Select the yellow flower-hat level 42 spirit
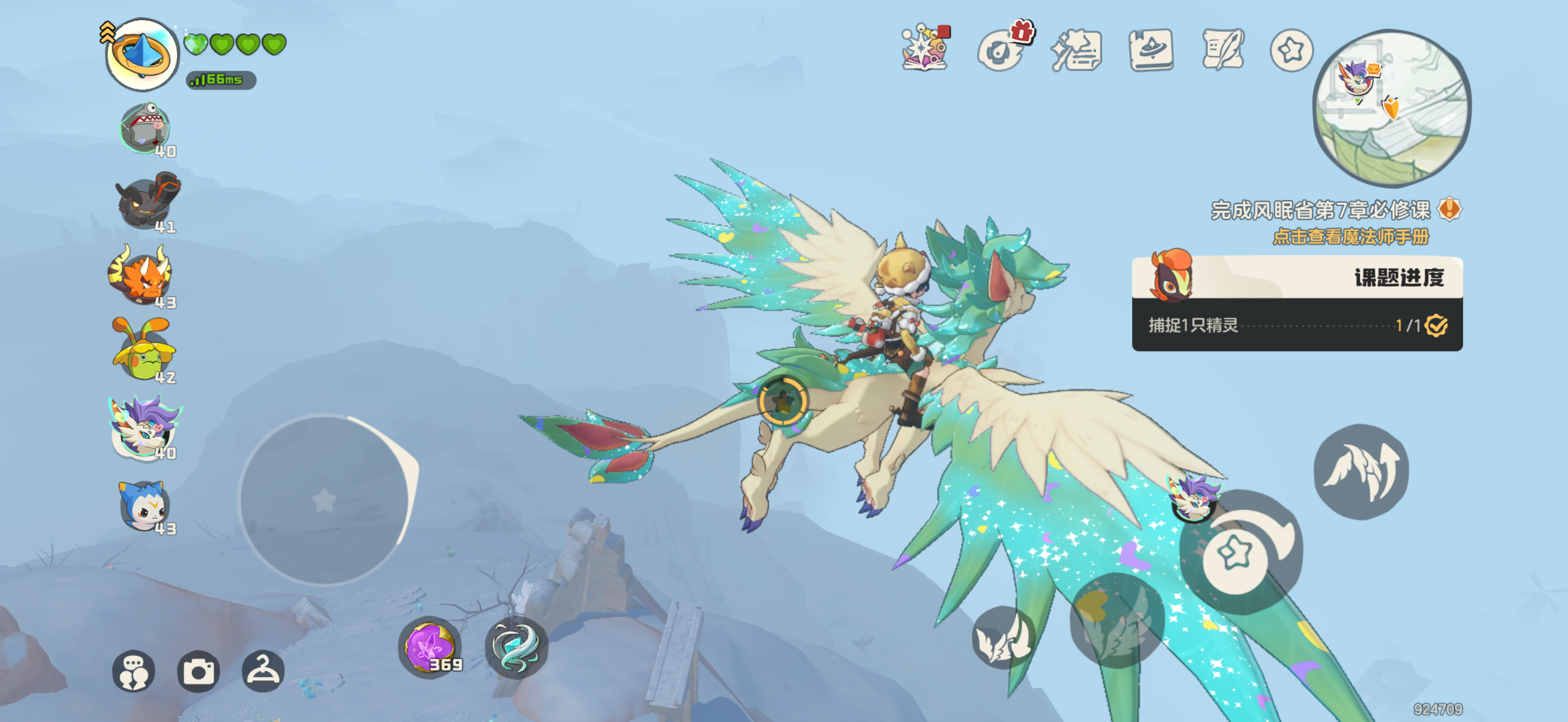The width and height of the screenshot is (1568, 722). [x=144, y=351]
